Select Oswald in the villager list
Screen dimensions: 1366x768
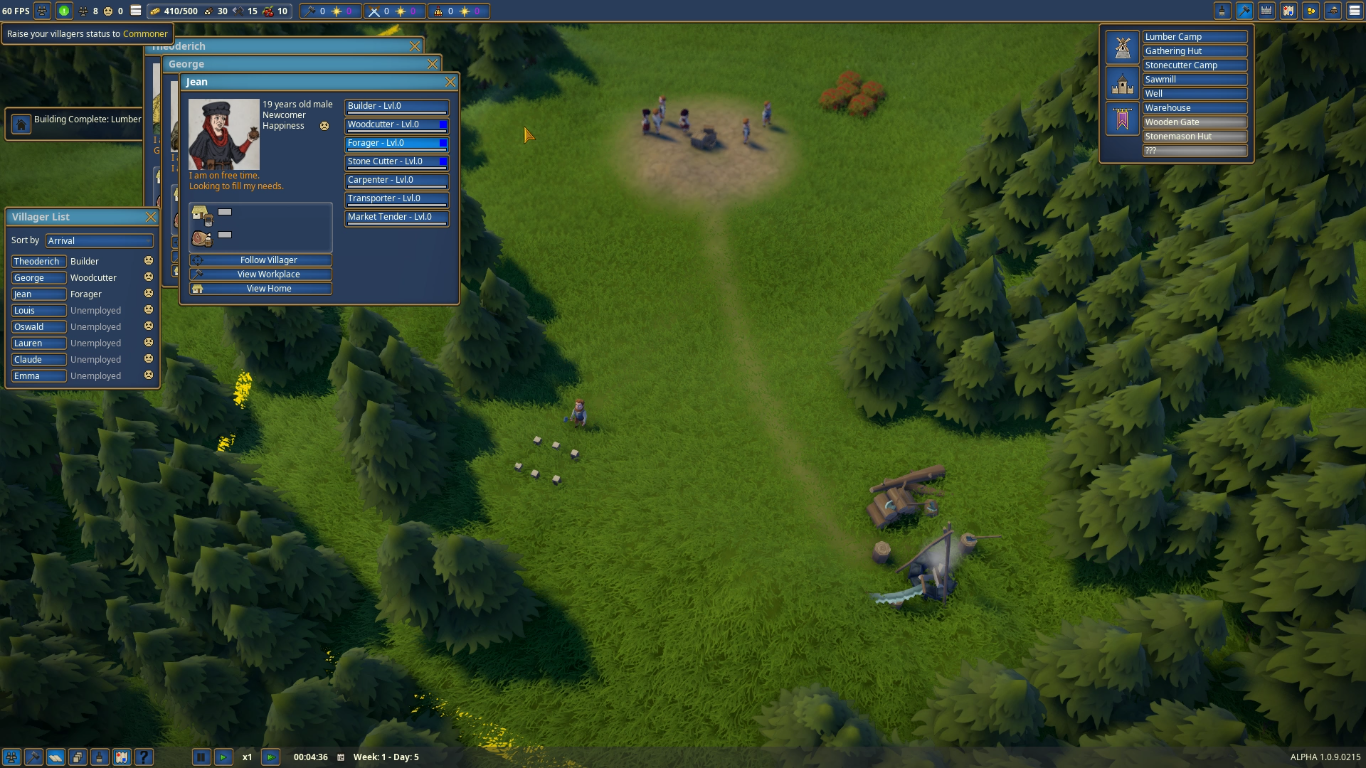coord(39,327)
